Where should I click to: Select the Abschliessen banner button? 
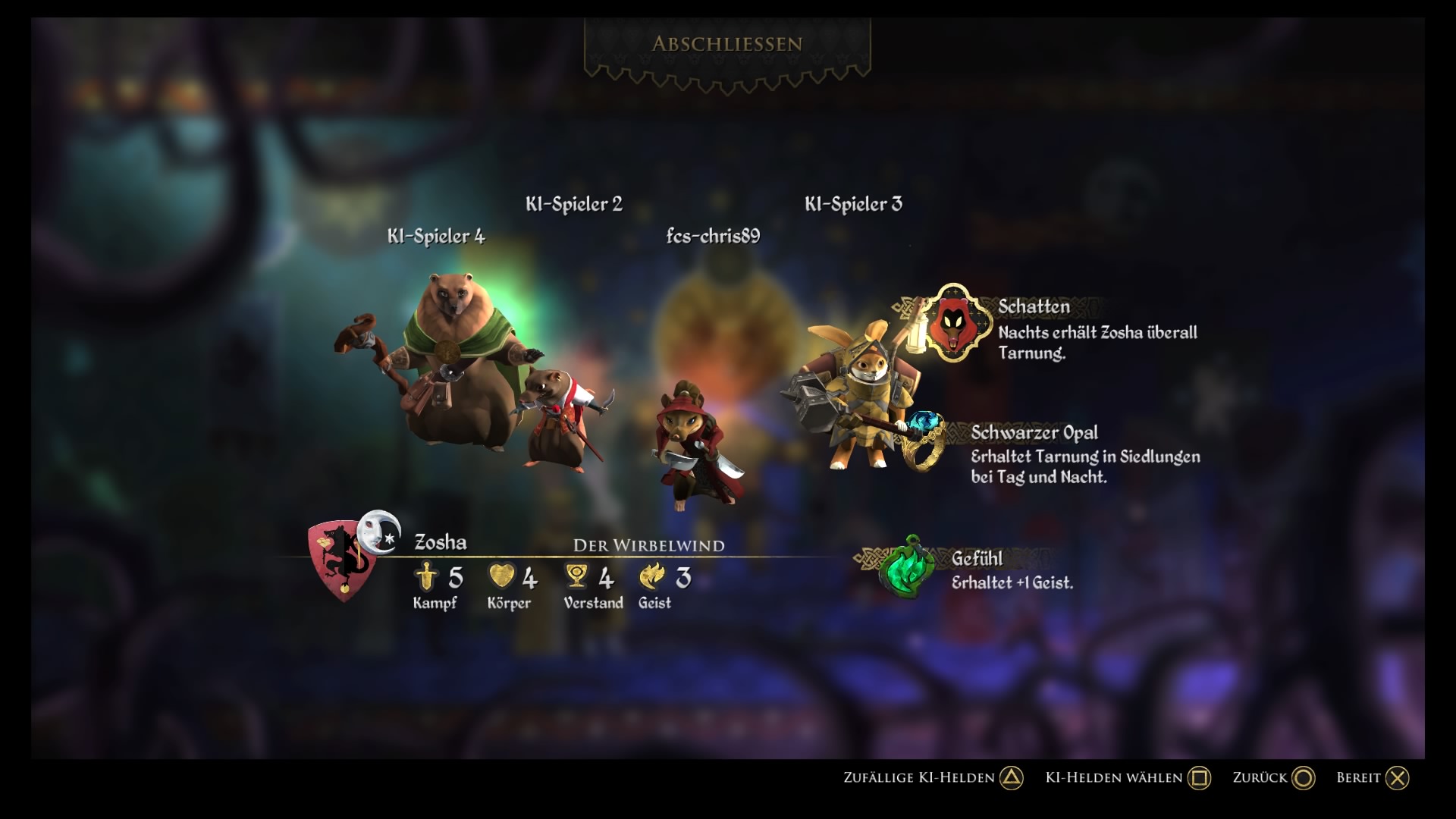[726, 44]
